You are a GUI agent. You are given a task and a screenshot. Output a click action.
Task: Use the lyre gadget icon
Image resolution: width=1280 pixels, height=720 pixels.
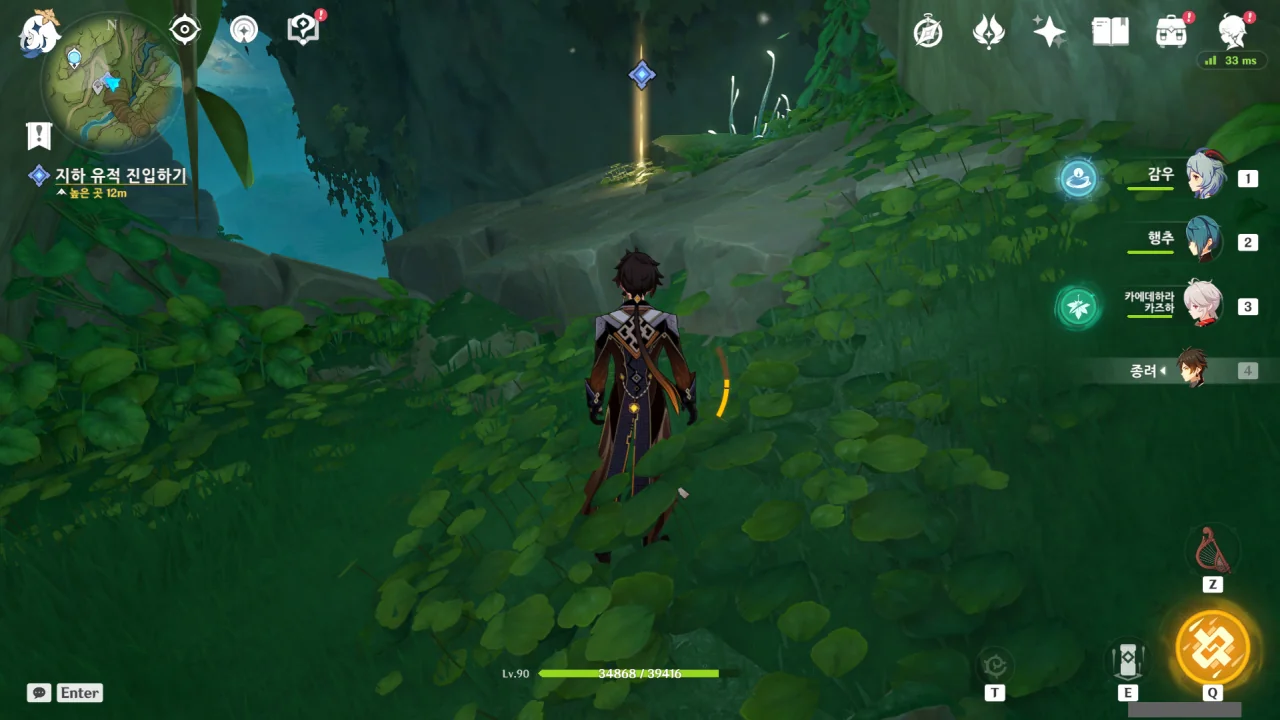(x=1212, y=549)
